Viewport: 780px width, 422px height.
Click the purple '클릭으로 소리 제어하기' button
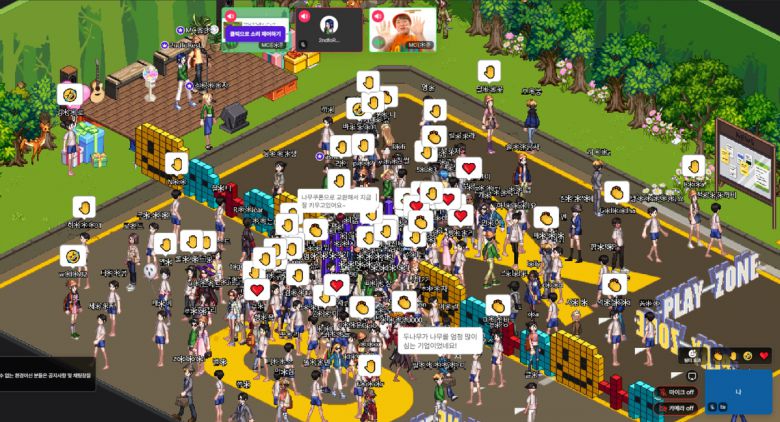coord(257,33)
